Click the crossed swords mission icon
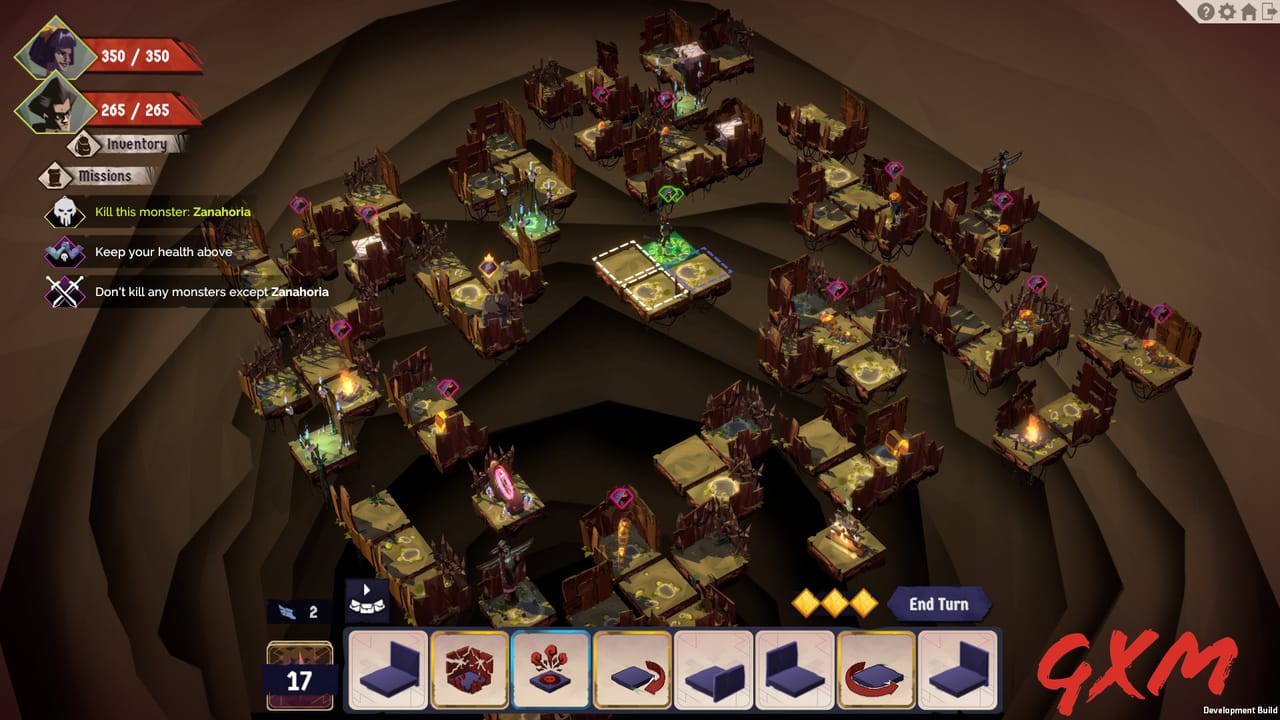The width and height of the screenshot is (1280, 720). pyautogui.click(x=64, y=291)
